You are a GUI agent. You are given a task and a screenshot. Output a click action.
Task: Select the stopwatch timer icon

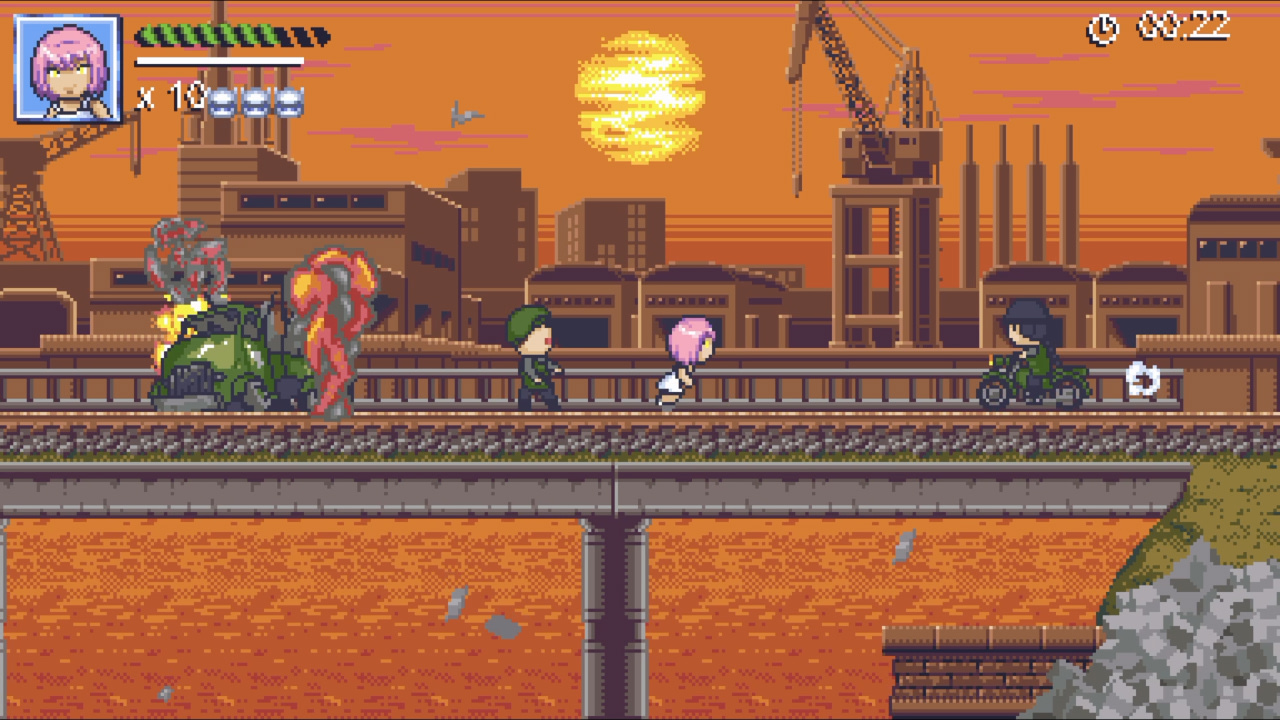(x=1101, y=30)
